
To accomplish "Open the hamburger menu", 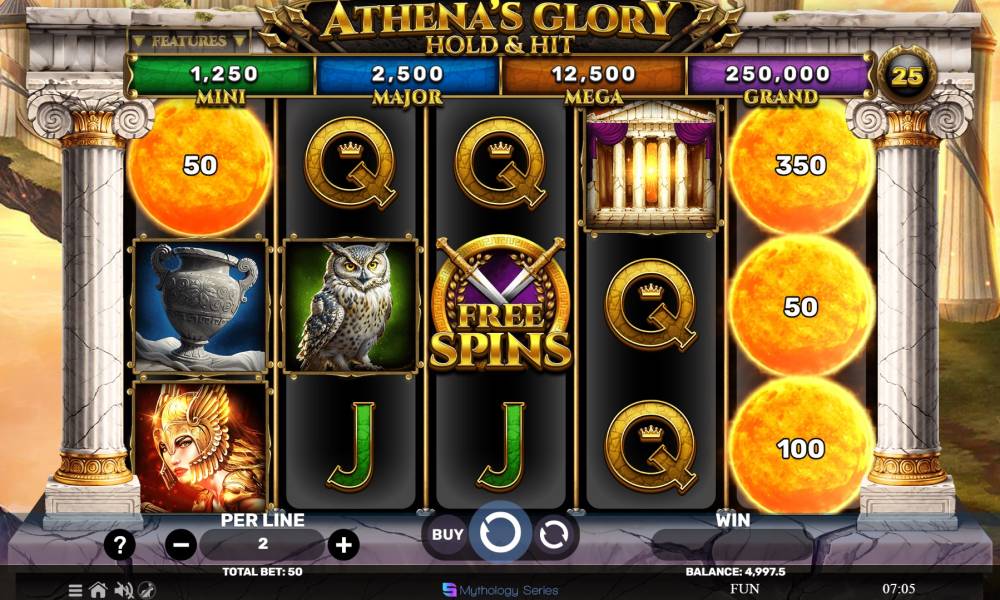I will [x=75, y=590].
